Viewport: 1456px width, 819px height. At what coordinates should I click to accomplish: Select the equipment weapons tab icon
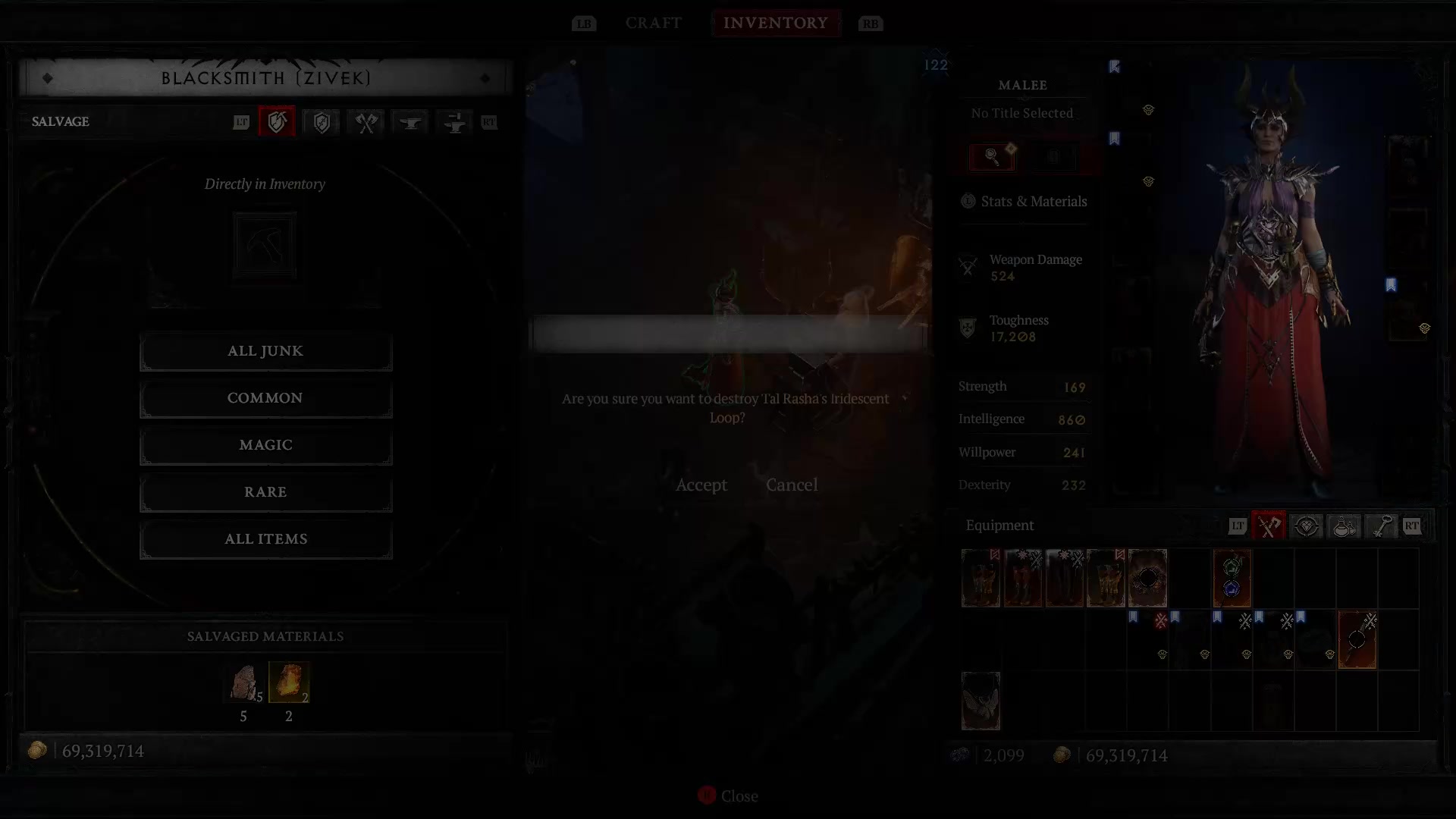pyautogui.click(x=1268, y=526)
